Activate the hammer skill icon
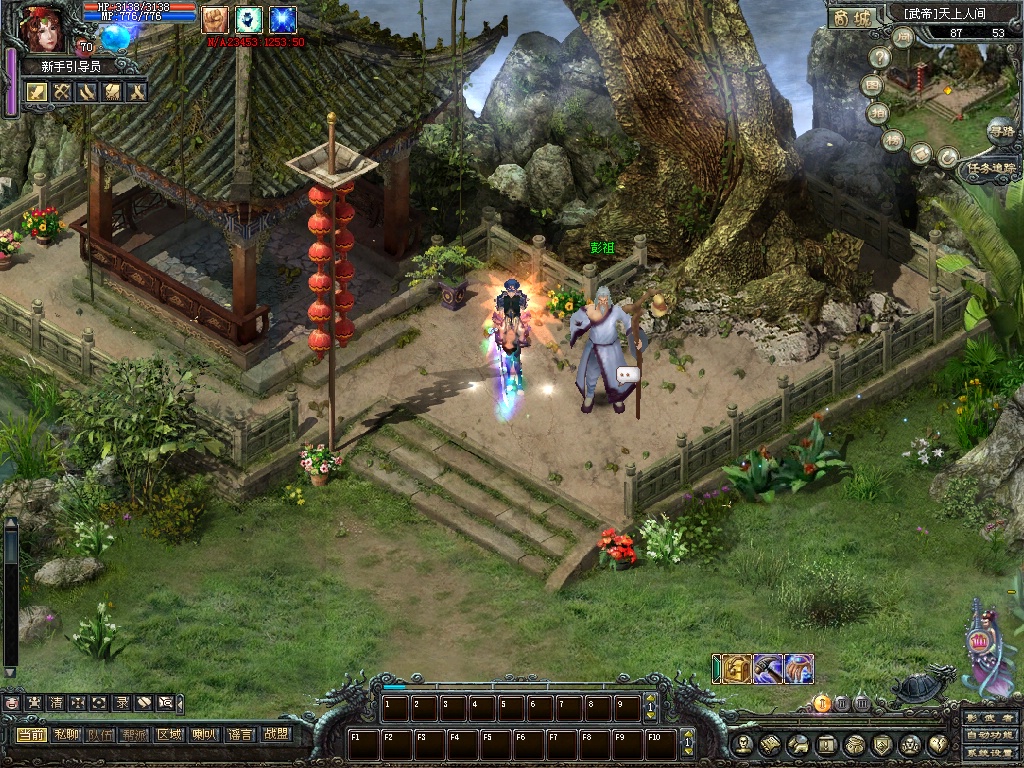This screenshot has height=768, width=1024. click(768, 668)
